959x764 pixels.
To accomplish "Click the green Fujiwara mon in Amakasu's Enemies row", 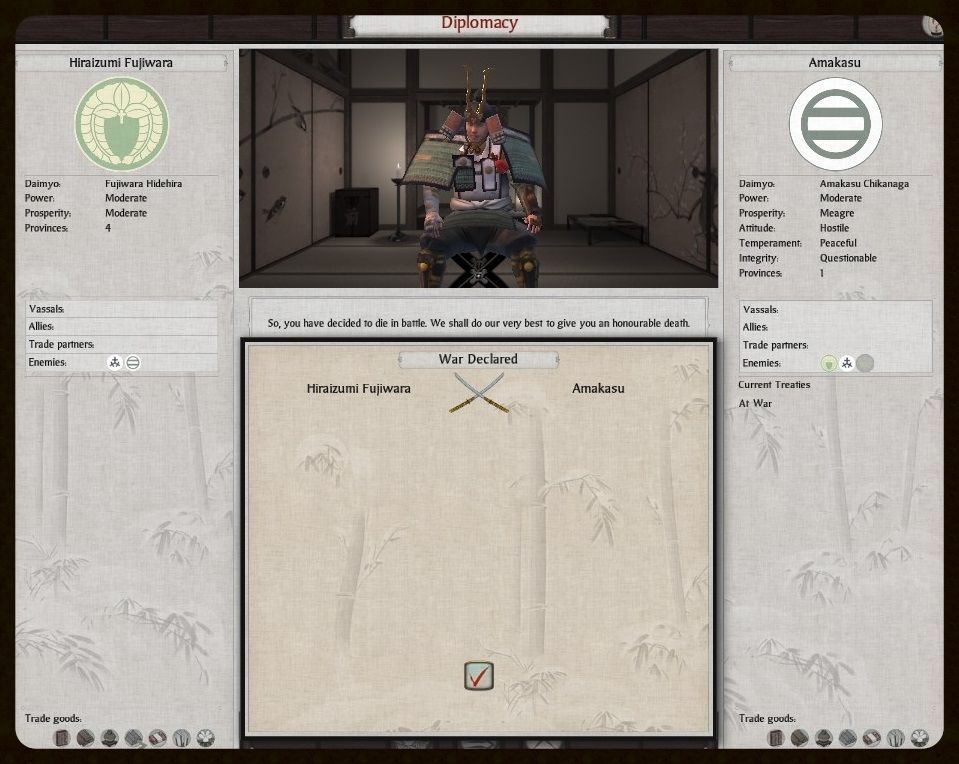I will pos(828,363).
